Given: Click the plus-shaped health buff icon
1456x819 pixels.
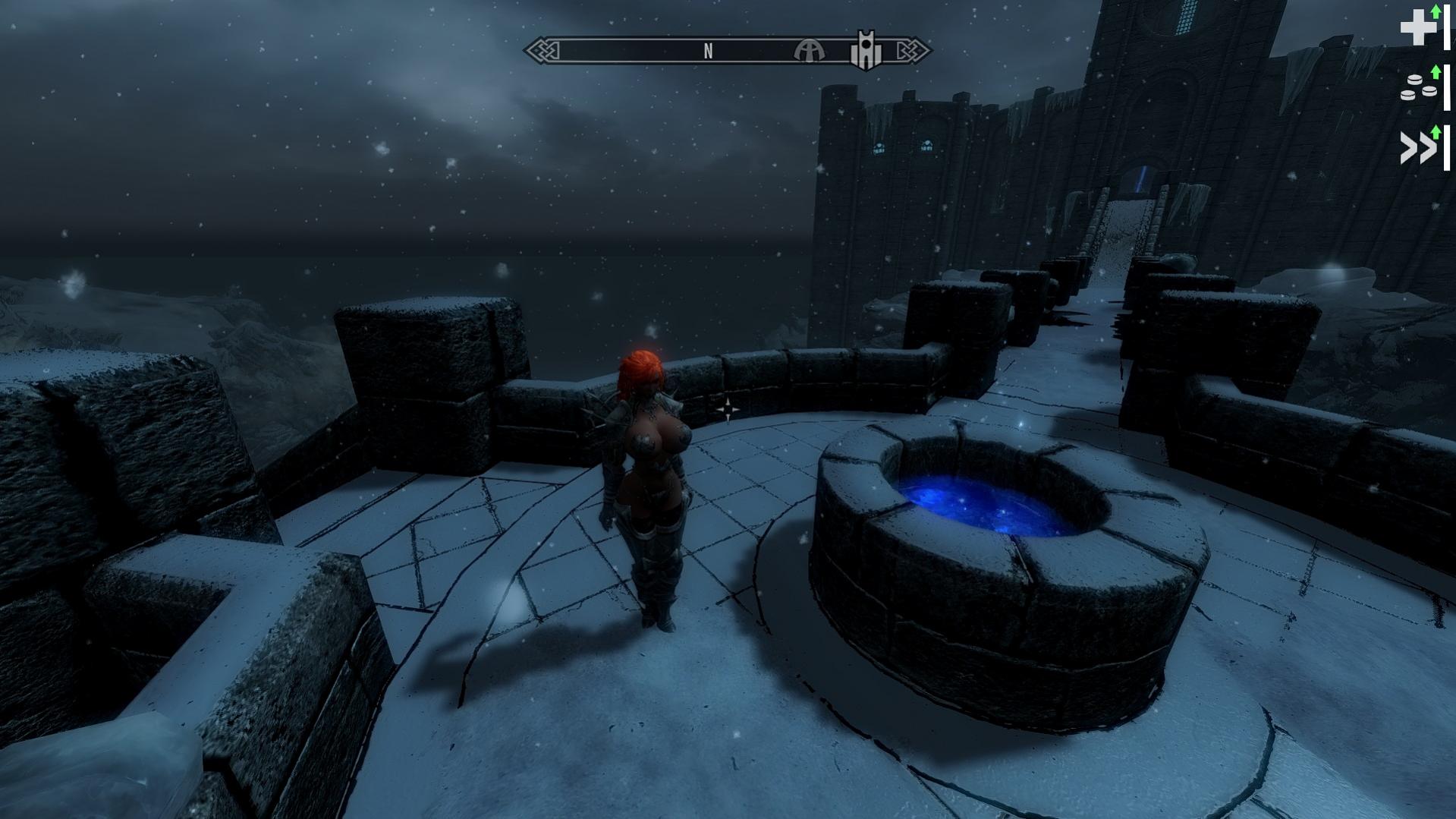Looking at the screenshot, I should coord(1417,28).
